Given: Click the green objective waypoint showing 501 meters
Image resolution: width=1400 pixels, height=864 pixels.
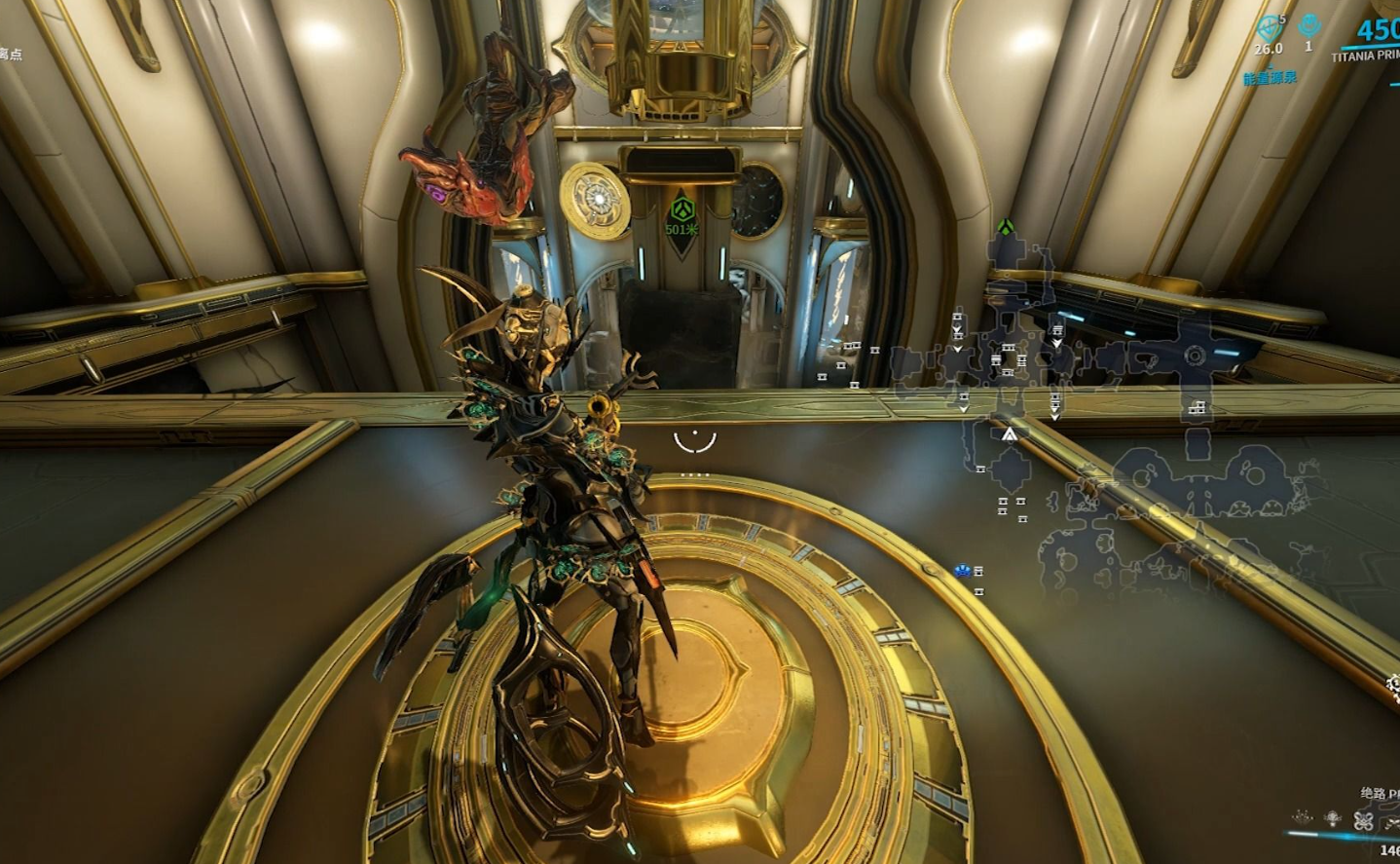Looking at the screenshot, I should point(682,210).
